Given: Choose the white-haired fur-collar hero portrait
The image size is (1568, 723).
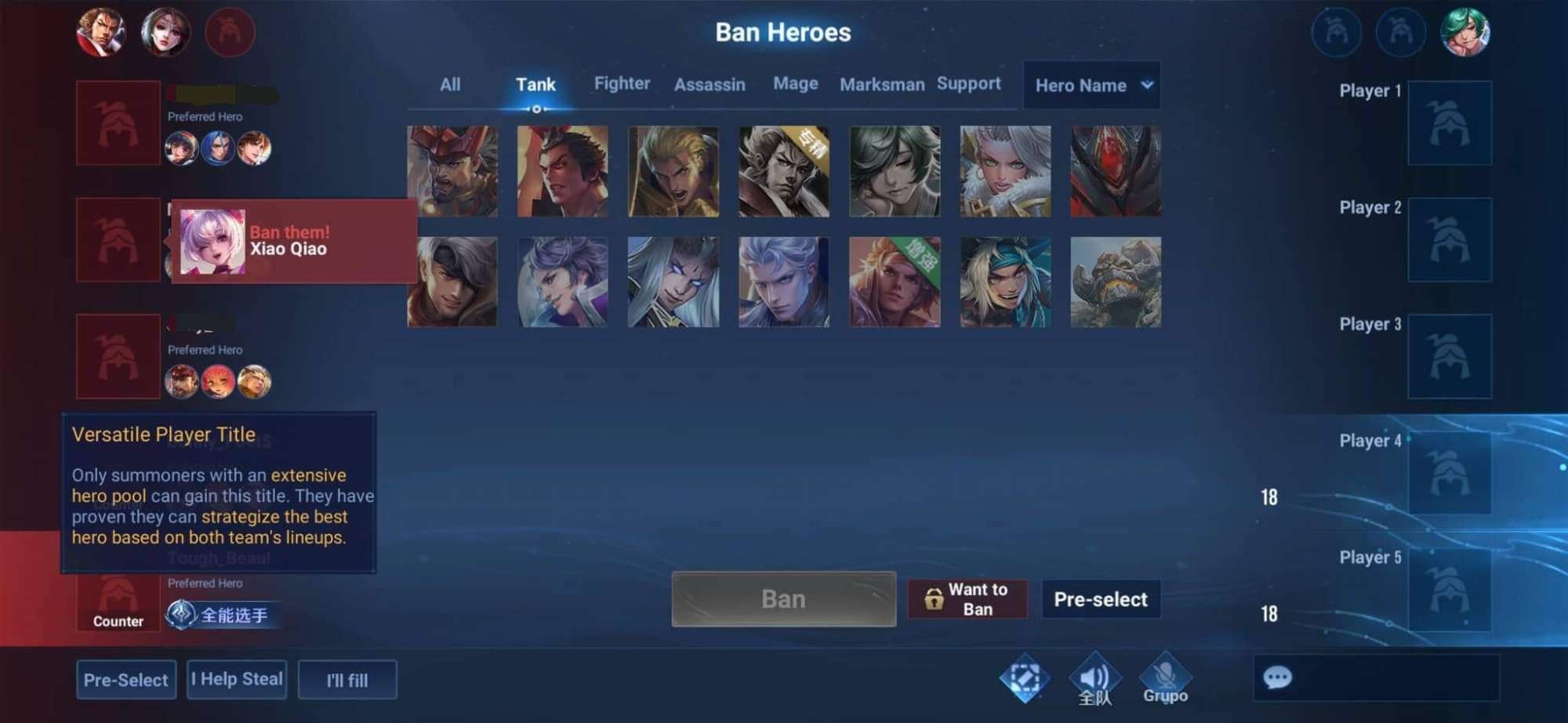Looking at the screenshot, I should (1005, 171).
